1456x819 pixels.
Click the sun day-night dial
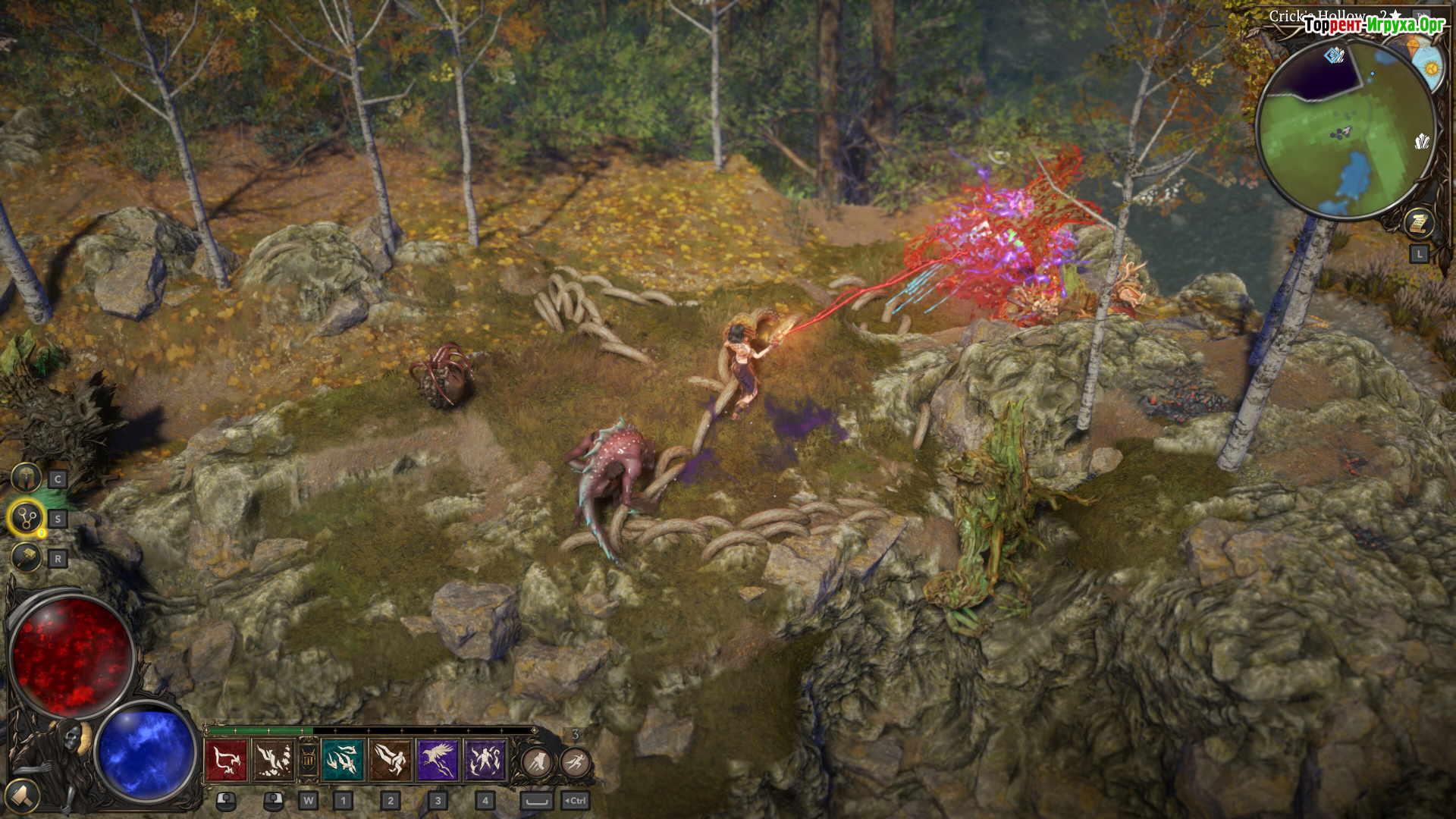(x=1430, y=68)
